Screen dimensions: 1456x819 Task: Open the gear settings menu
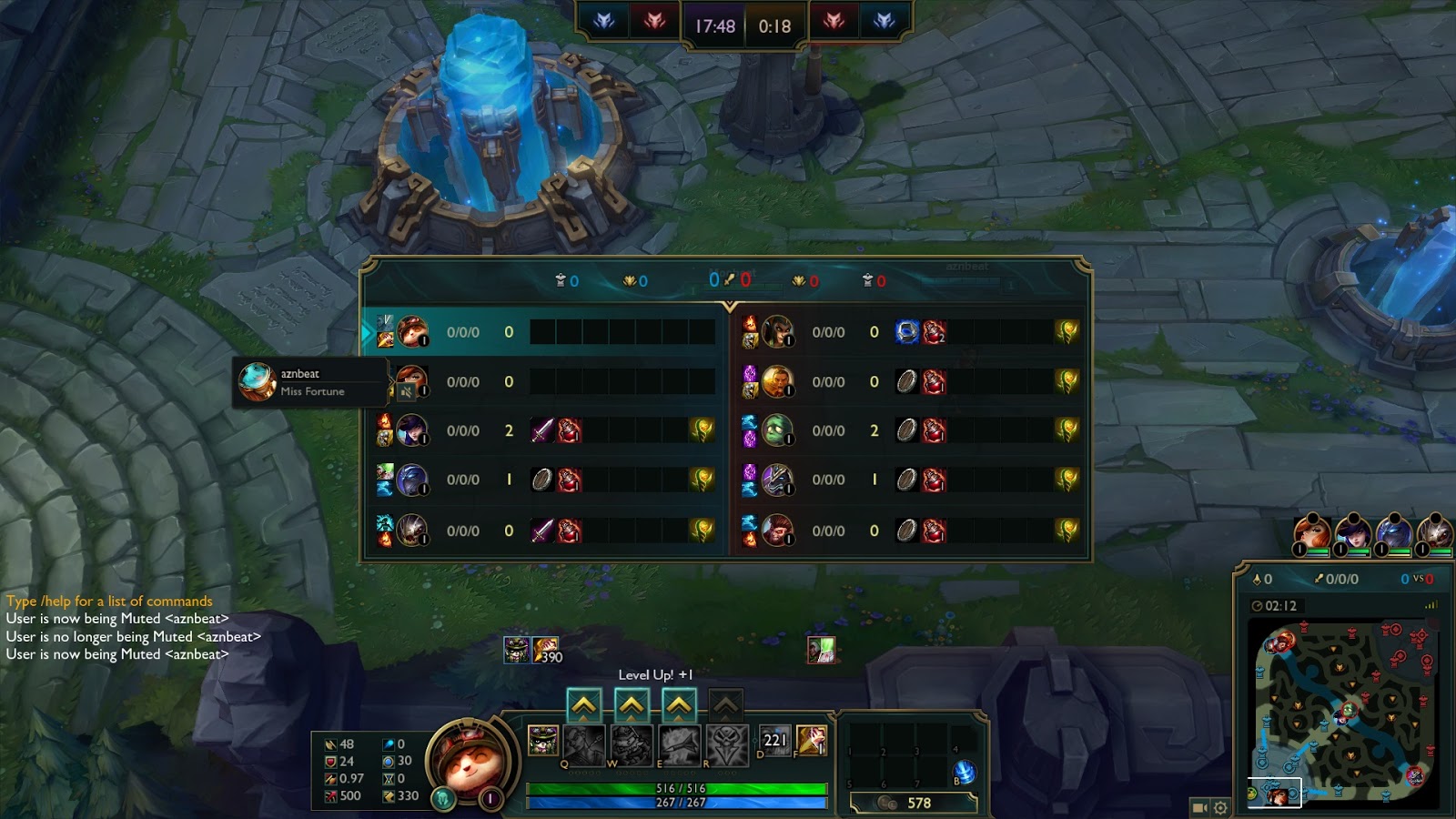coord(1220,807)
